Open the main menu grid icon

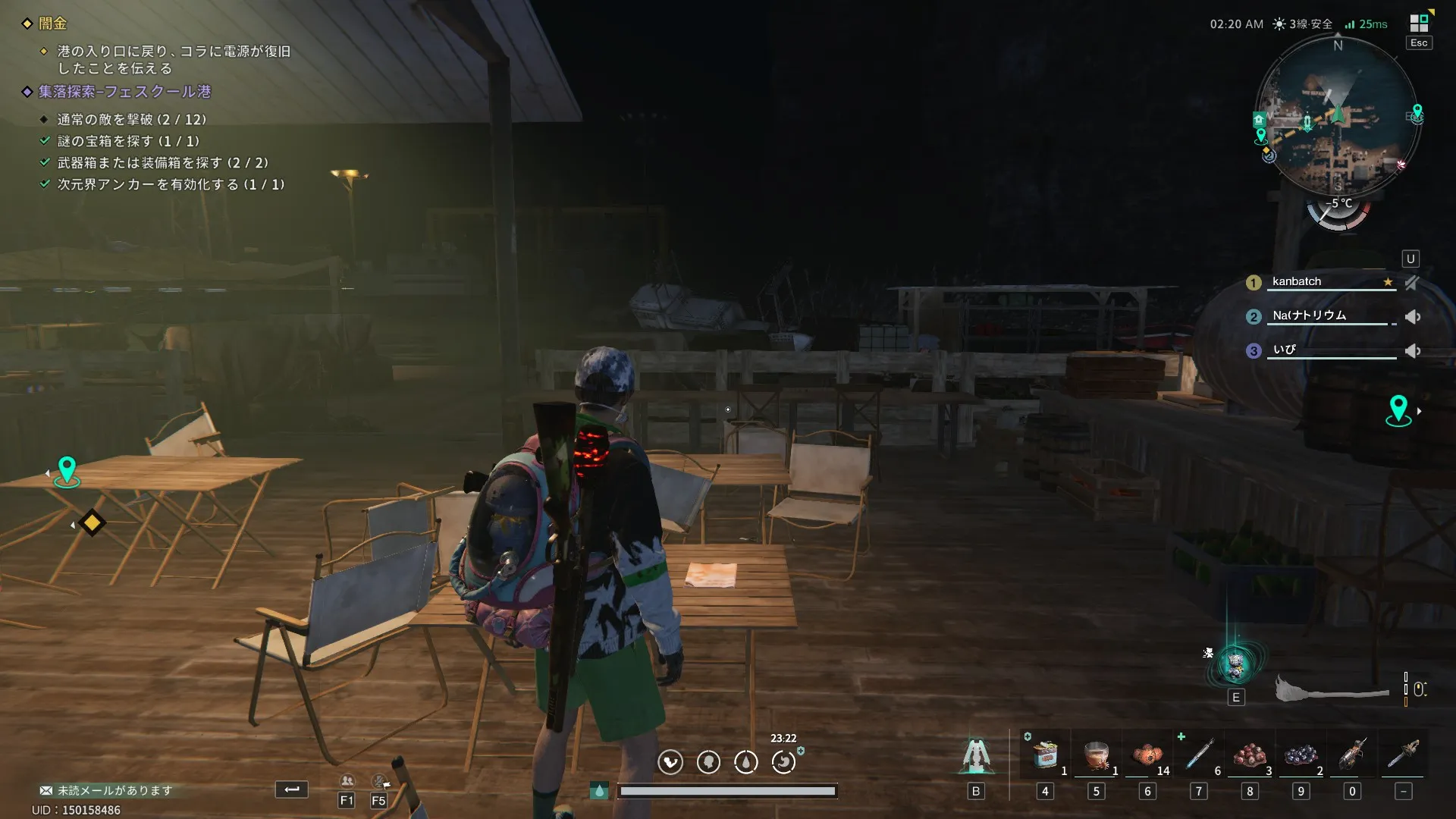click(1419, 24)
